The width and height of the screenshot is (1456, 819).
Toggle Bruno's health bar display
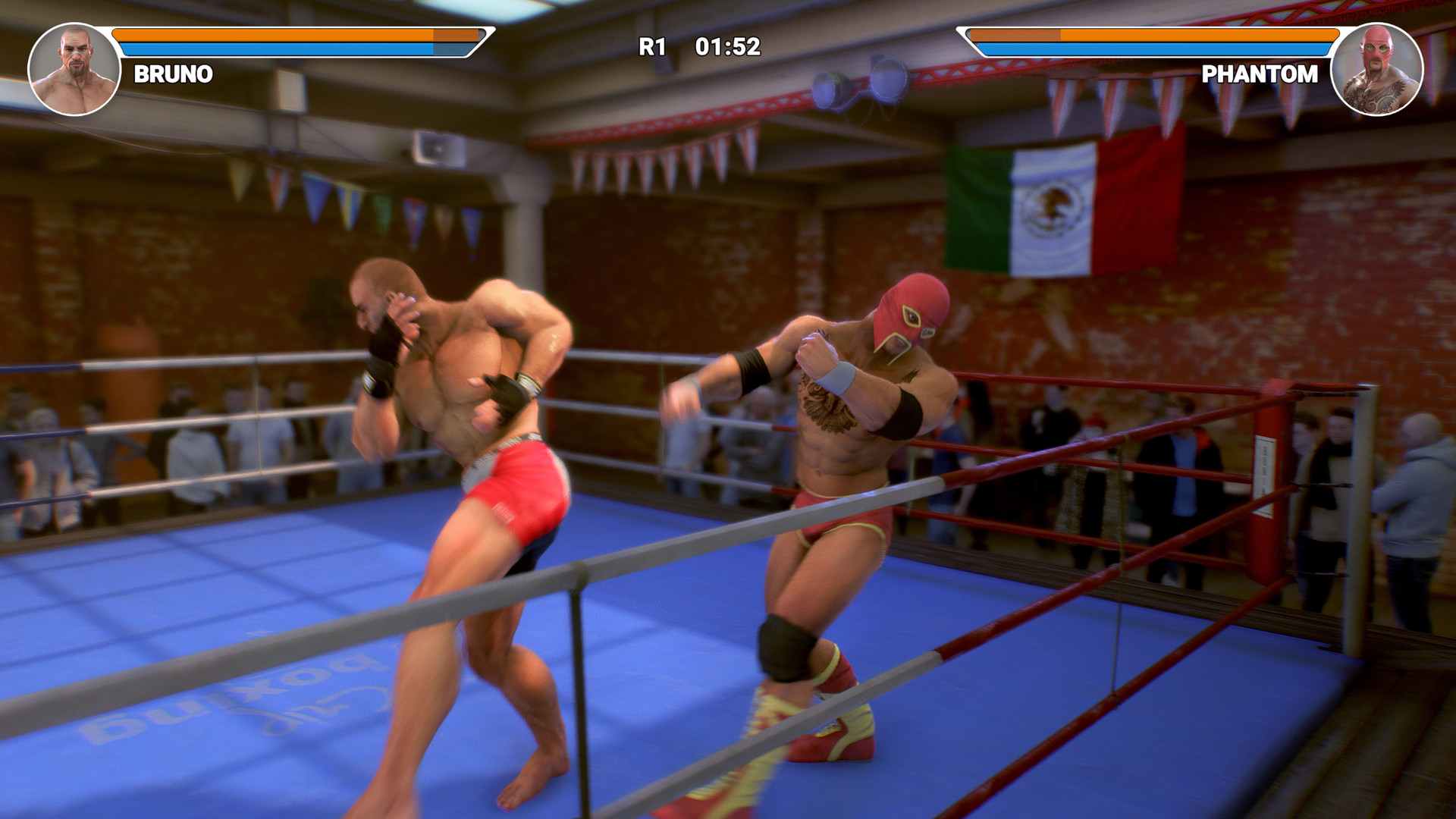[296, 34]
